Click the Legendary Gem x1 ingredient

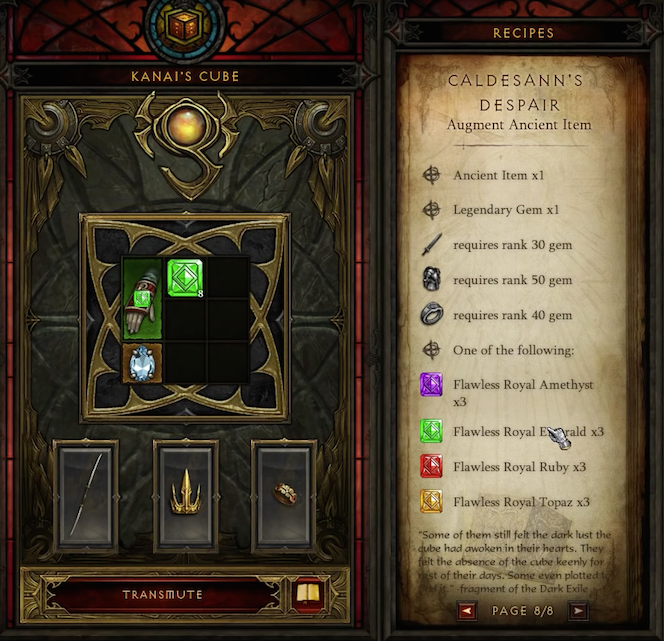click(x=497, y=210)
